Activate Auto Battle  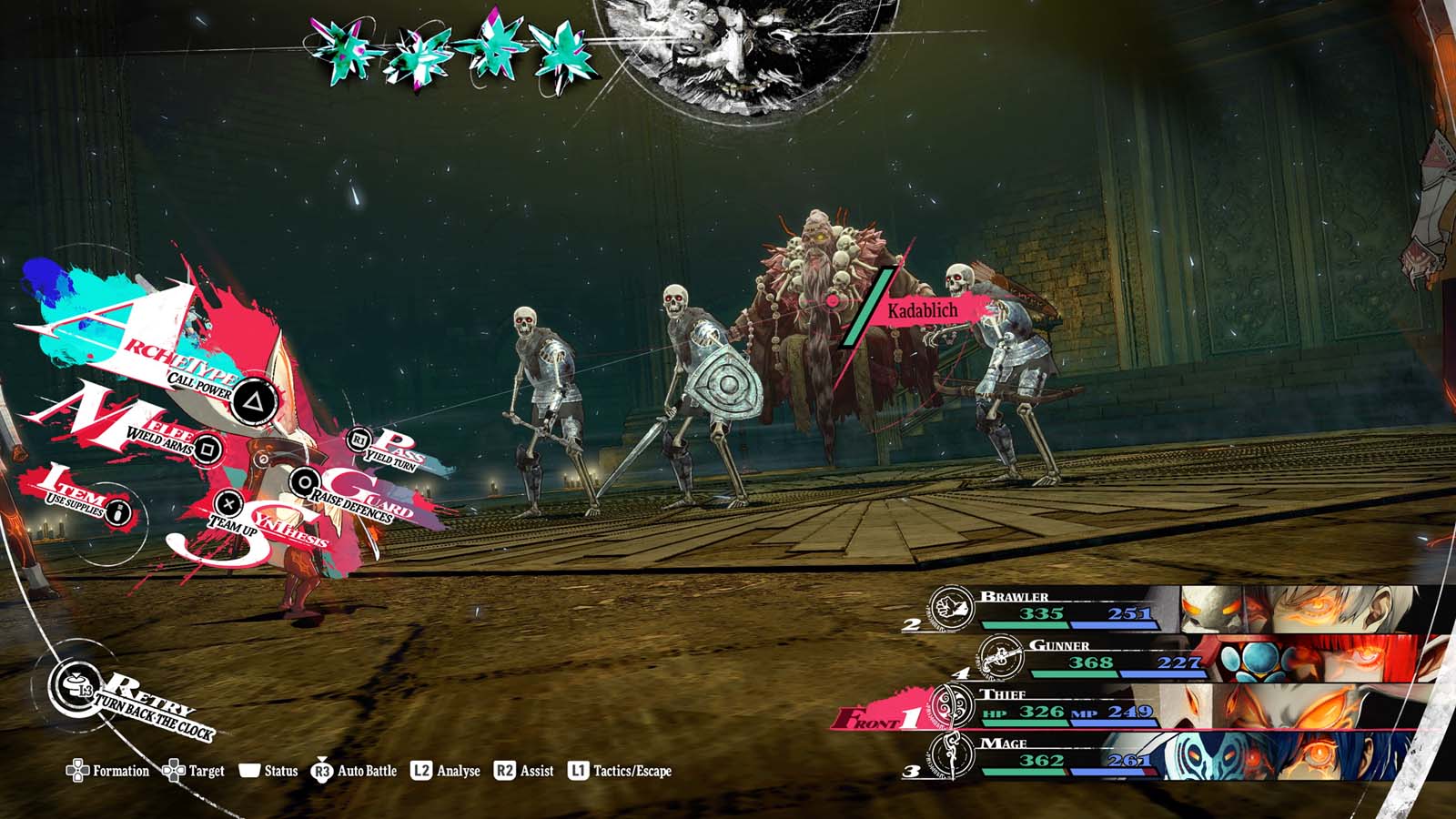coord(356,771)
